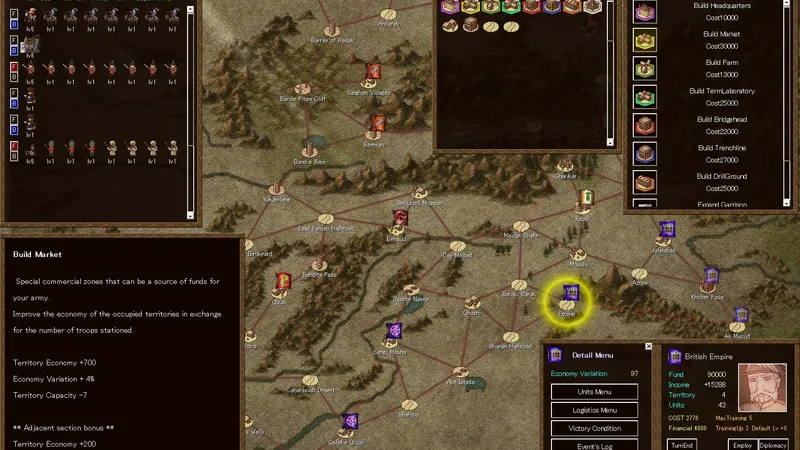Viewport: 800px width, 450px height.
Task: Select the Jalalabad territory marker
Action: coord(667,231)
